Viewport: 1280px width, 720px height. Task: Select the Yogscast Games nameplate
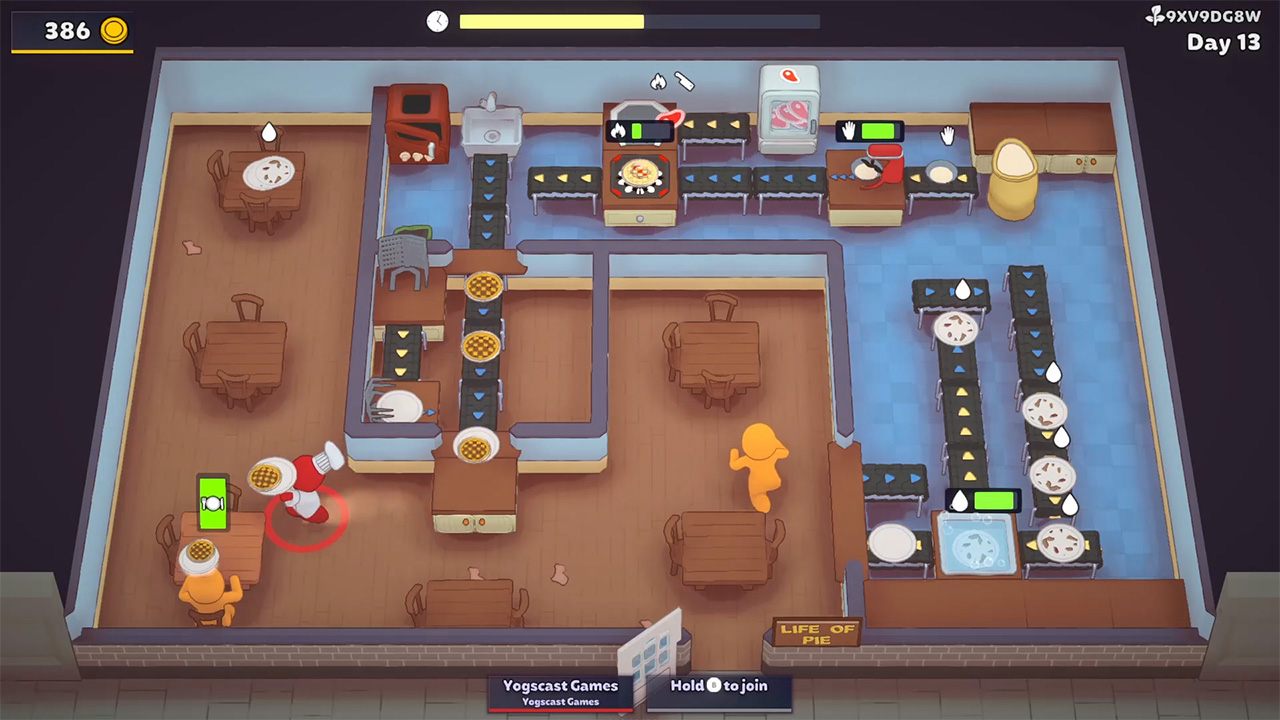tap(559, 689)
